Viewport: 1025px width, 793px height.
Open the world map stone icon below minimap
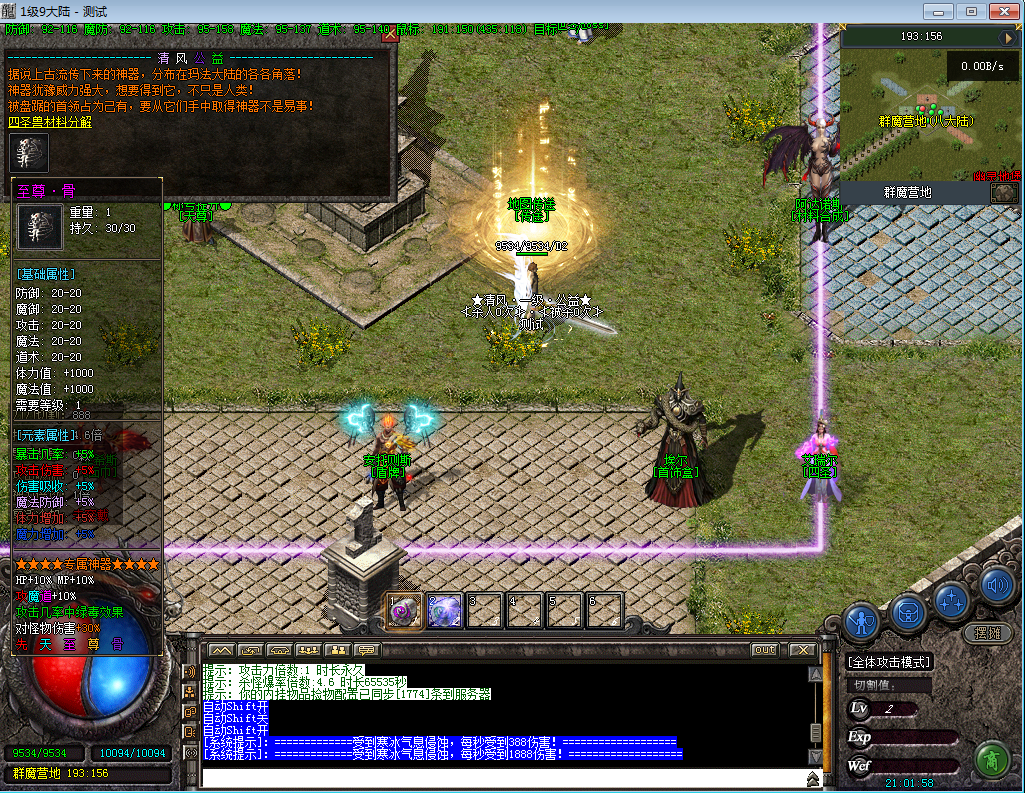(x=1004, y=192)
